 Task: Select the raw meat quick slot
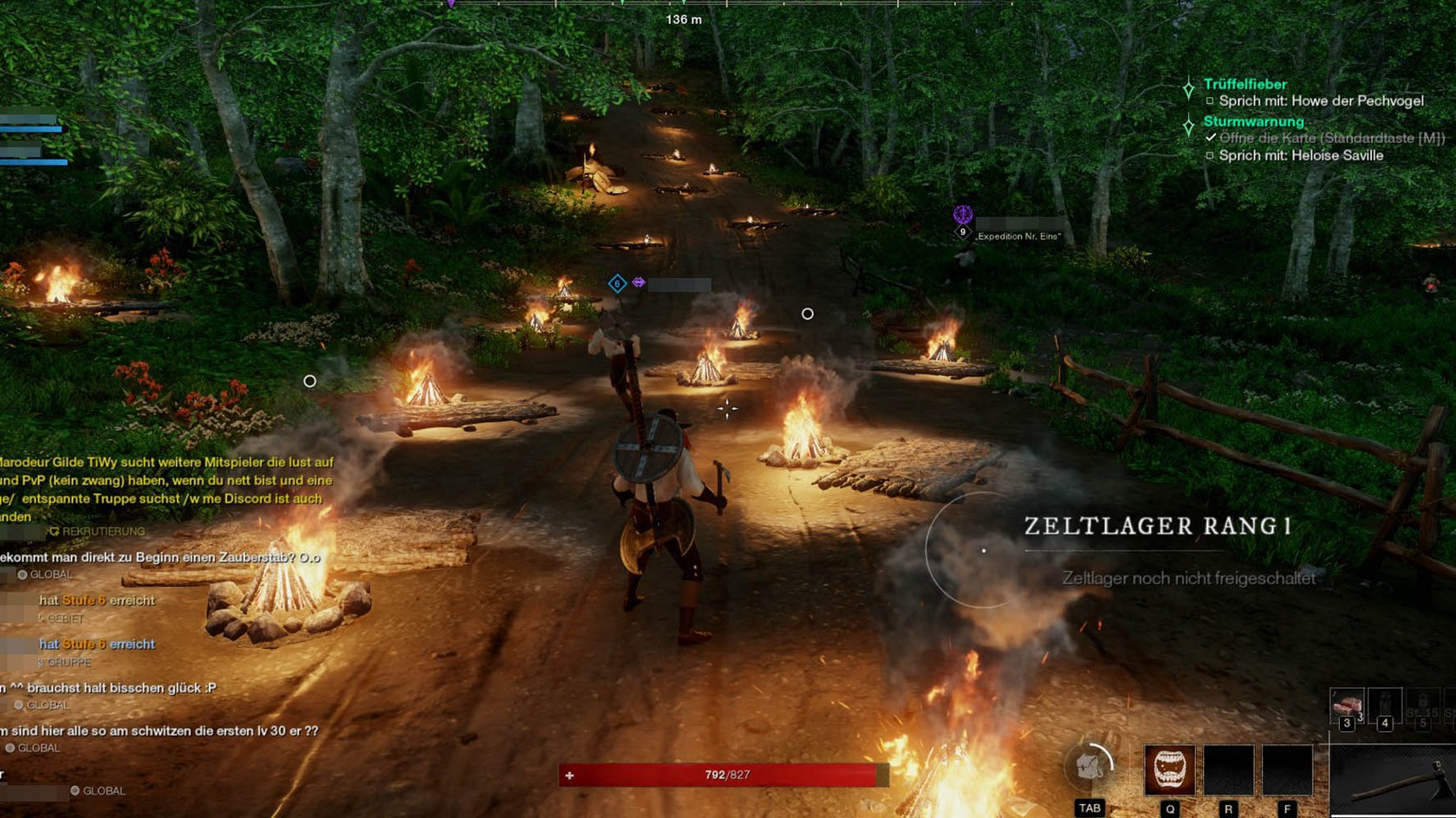coord(1347,706)
